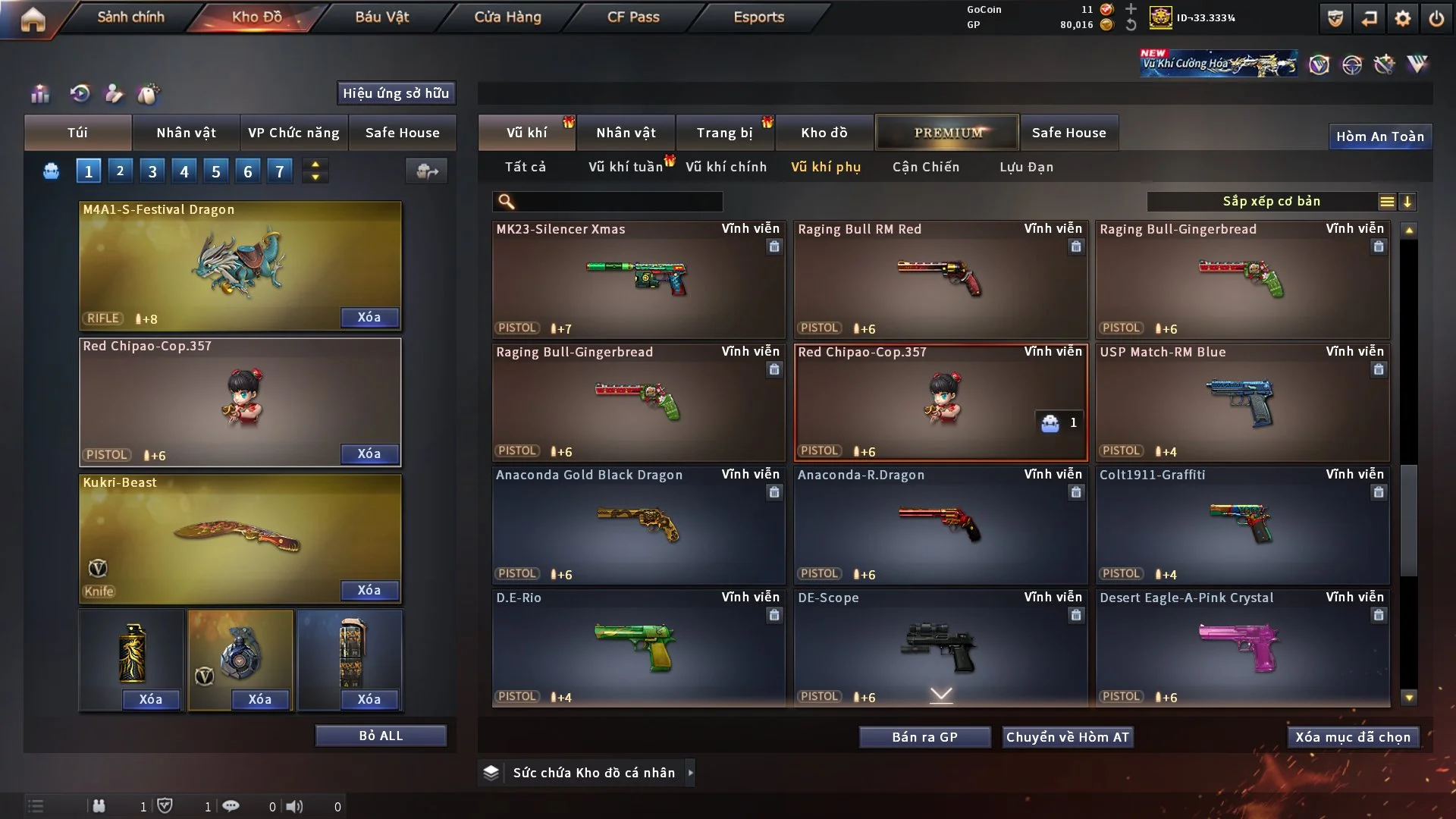Open the Hòm An Toàn safe box
Image resolution: width=1456 pixels, height=819 pixels.
pos(1379,136)
